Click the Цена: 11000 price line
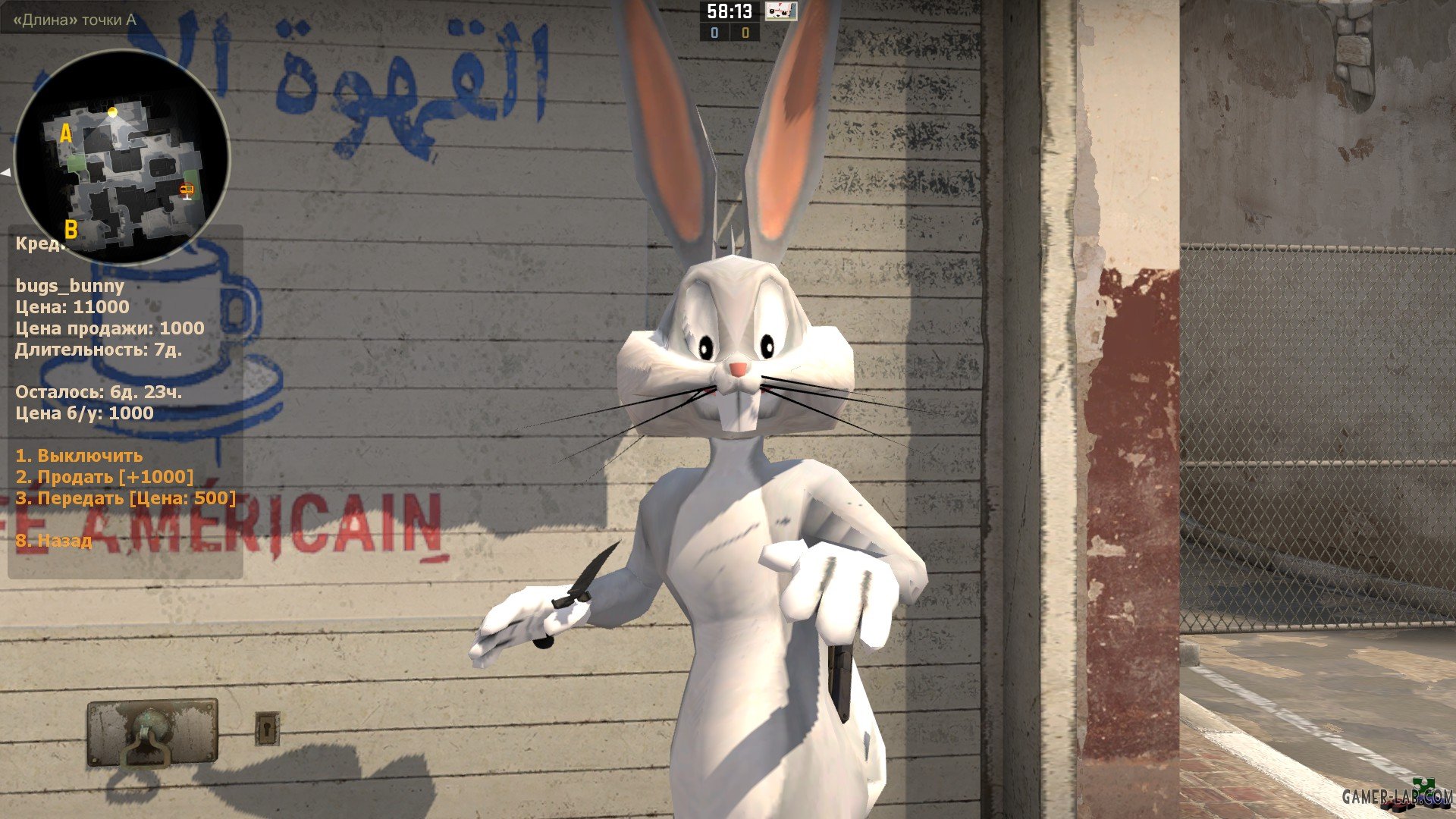Viewport: 1456px width, 819px height. click(72, 308)
